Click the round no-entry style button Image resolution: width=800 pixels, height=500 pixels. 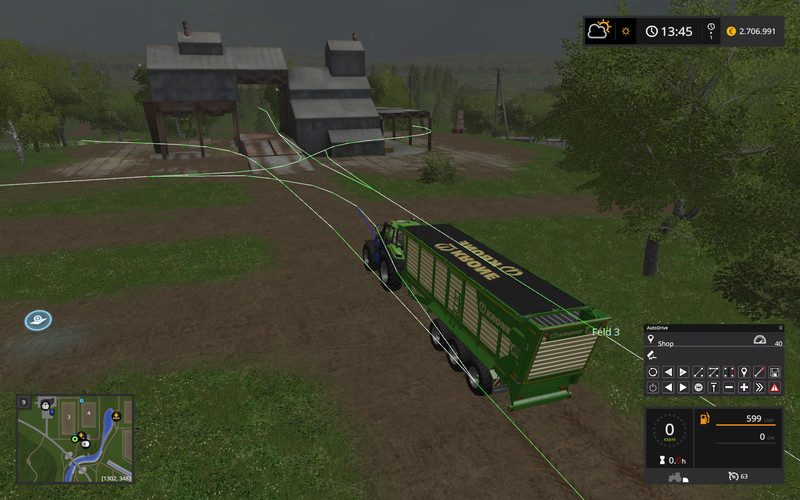pyautogui.click(x=698, y=387)
